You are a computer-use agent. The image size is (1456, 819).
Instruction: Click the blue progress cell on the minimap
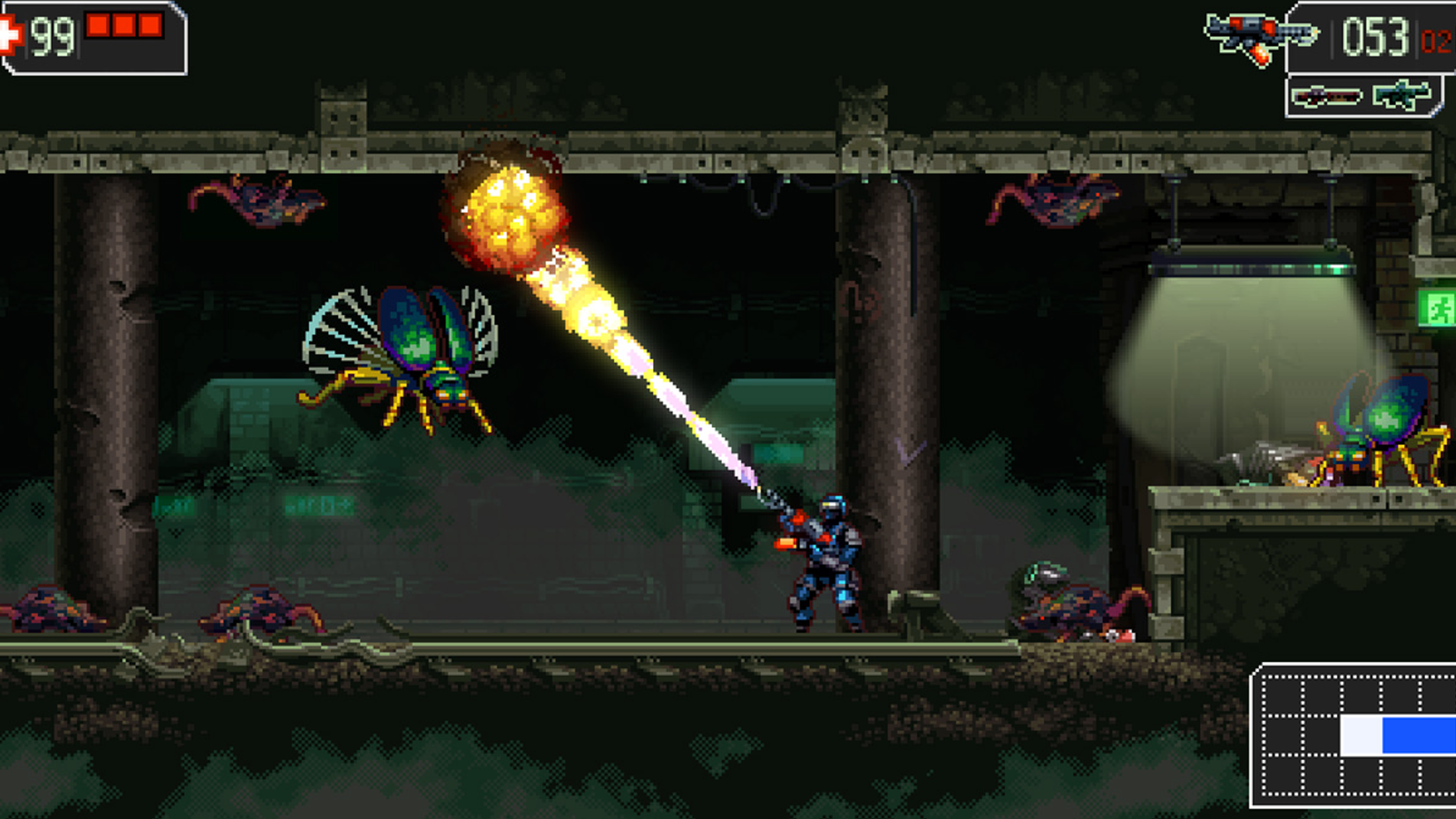(x=1416, y=734)
